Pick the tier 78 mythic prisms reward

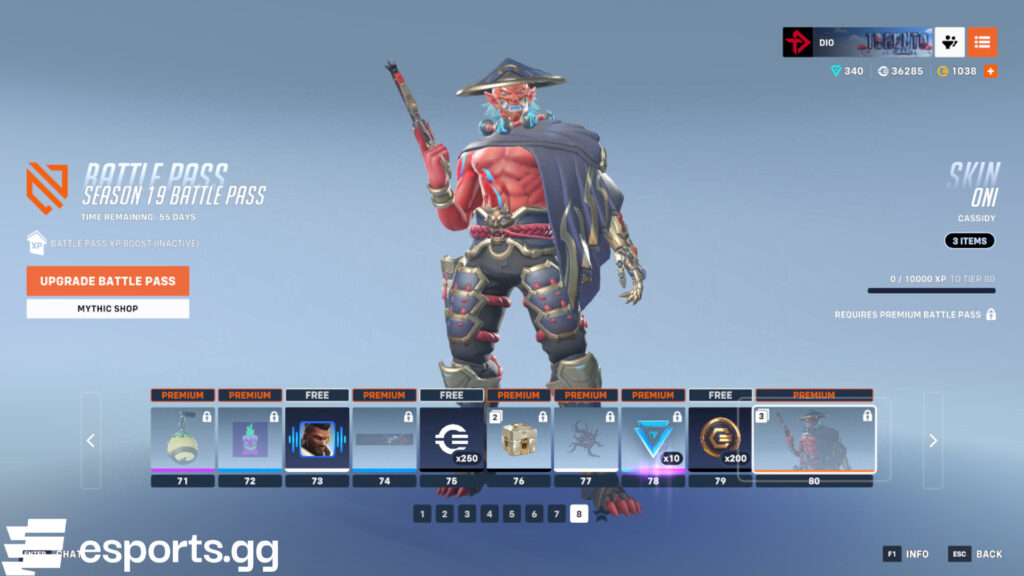(x=653, y=438)
